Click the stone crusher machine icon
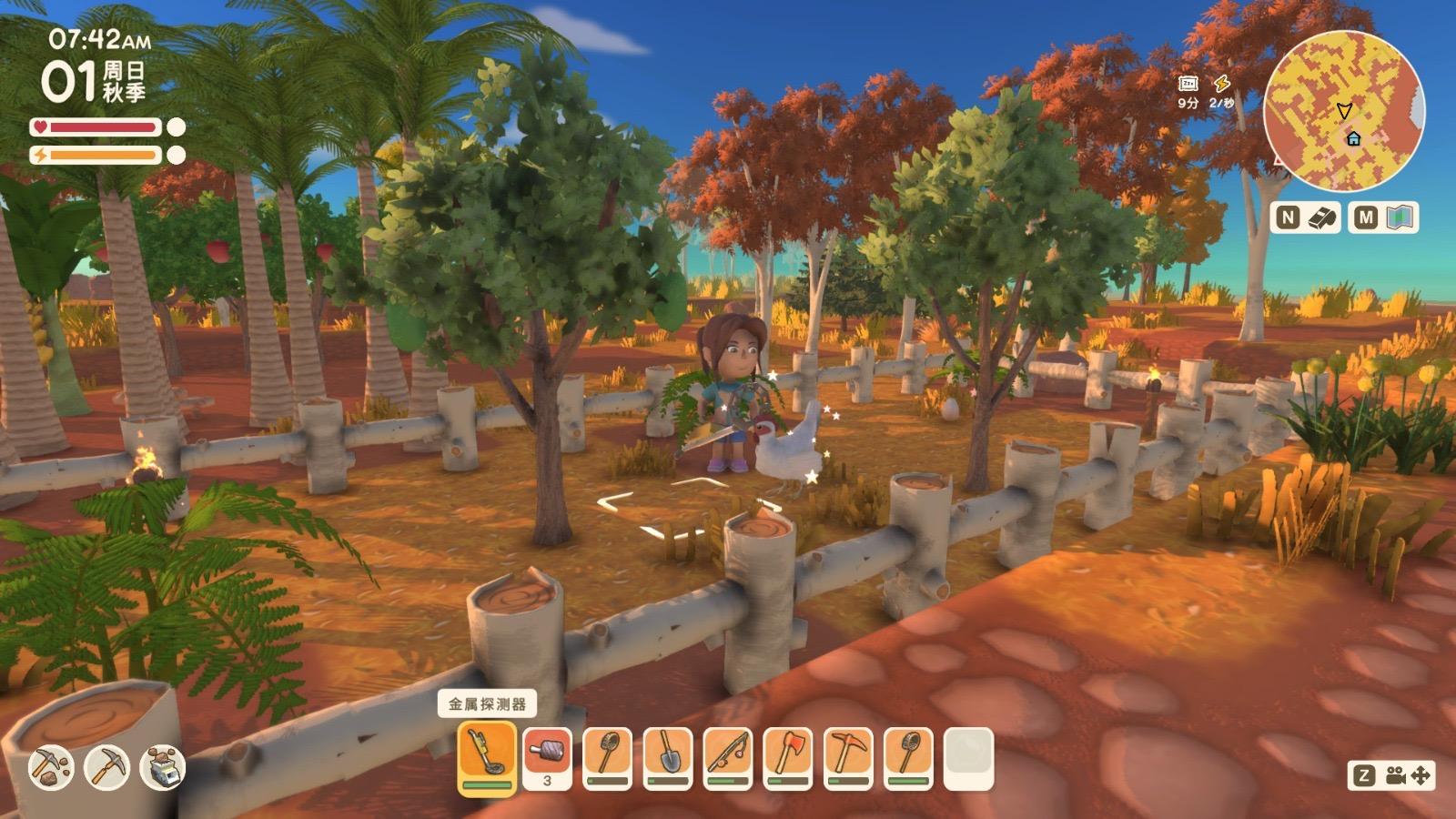Screen dimensions: 1456x819 pyautogui.click(x=164, y=767)
